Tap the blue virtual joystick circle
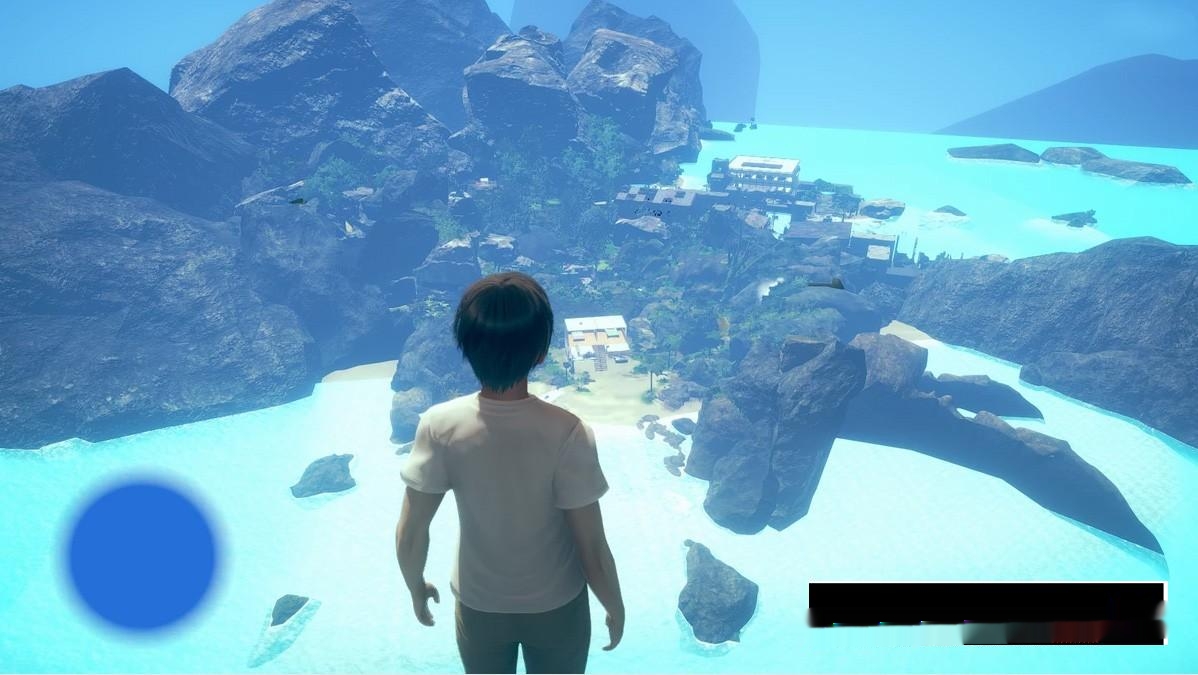Viewport: 1198px width, 675px height. tap(142, 555)
